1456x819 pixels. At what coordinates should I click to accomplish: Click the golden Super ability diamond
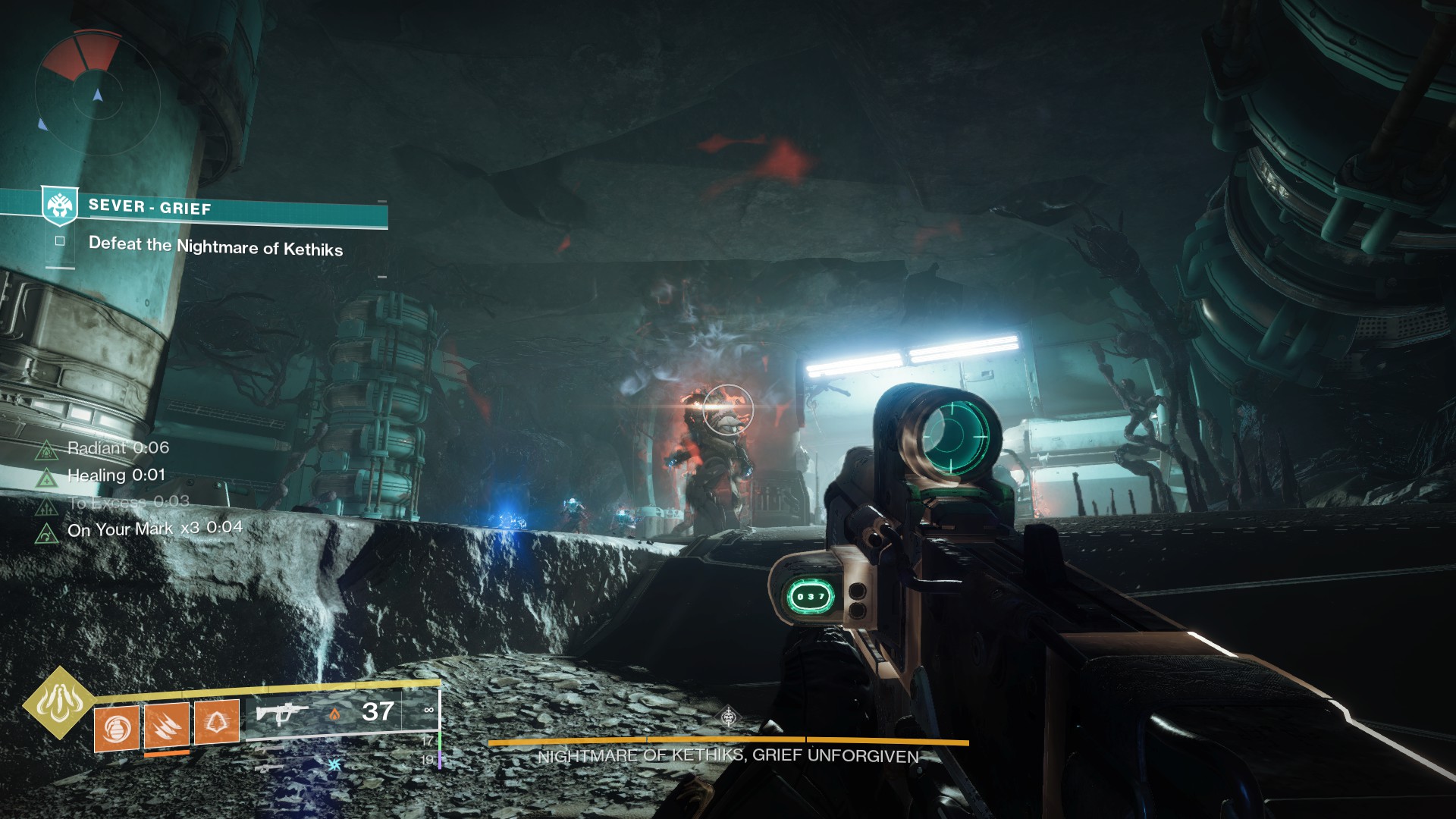58,702
